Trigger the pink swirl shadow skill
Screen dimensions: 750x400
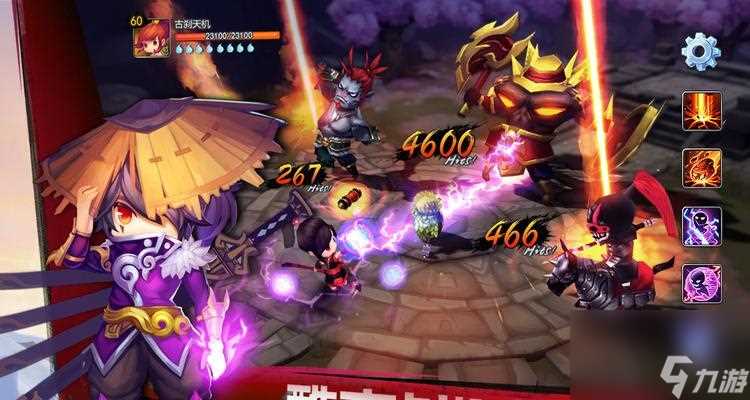[x=701, y=283]
